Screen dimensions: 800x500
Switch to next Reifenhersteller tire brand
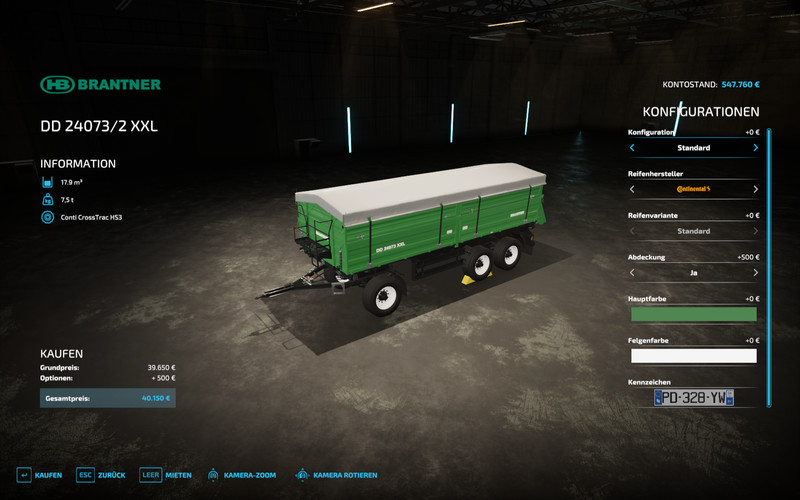coord(755,189)
